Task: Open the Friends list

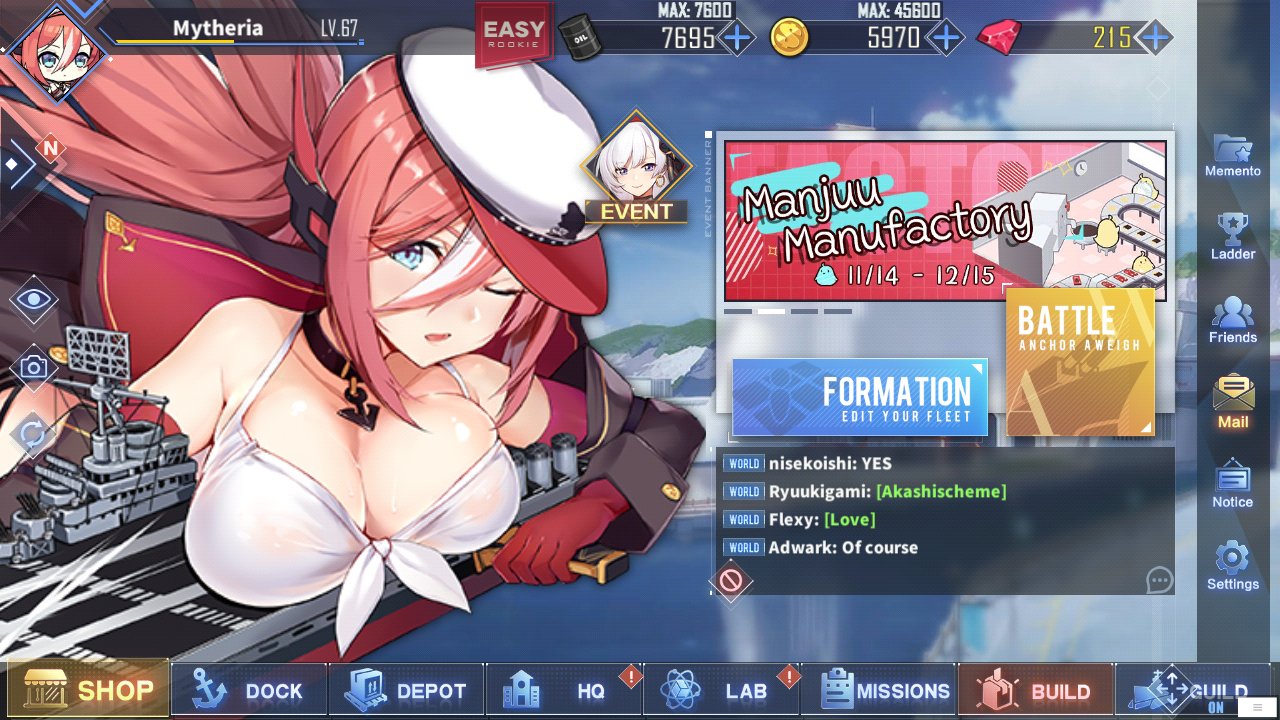Action: pos(1233,321)
